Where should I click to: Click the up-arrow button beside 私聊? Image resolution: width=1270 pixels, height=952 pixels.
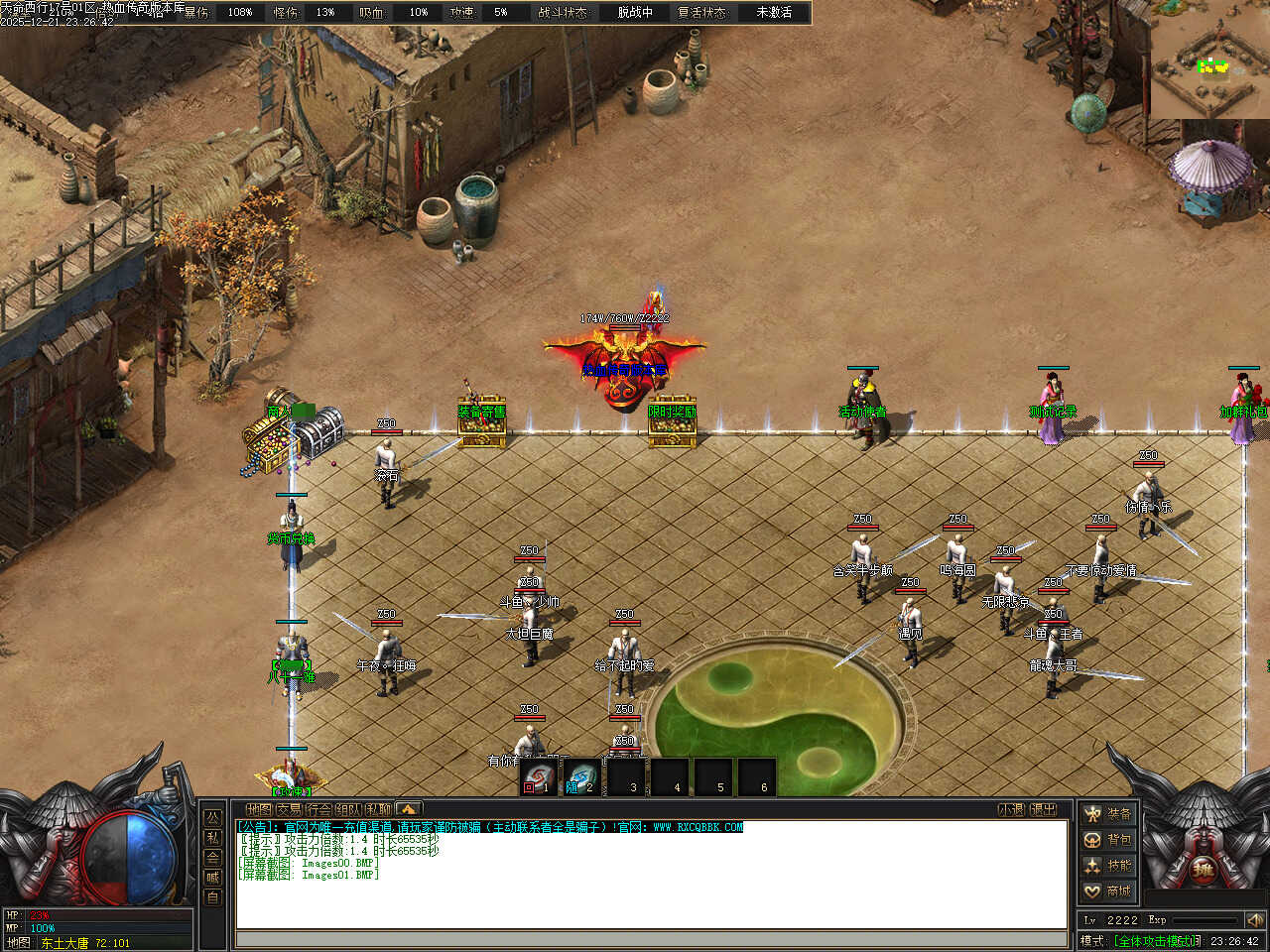[x=408, y=809]
